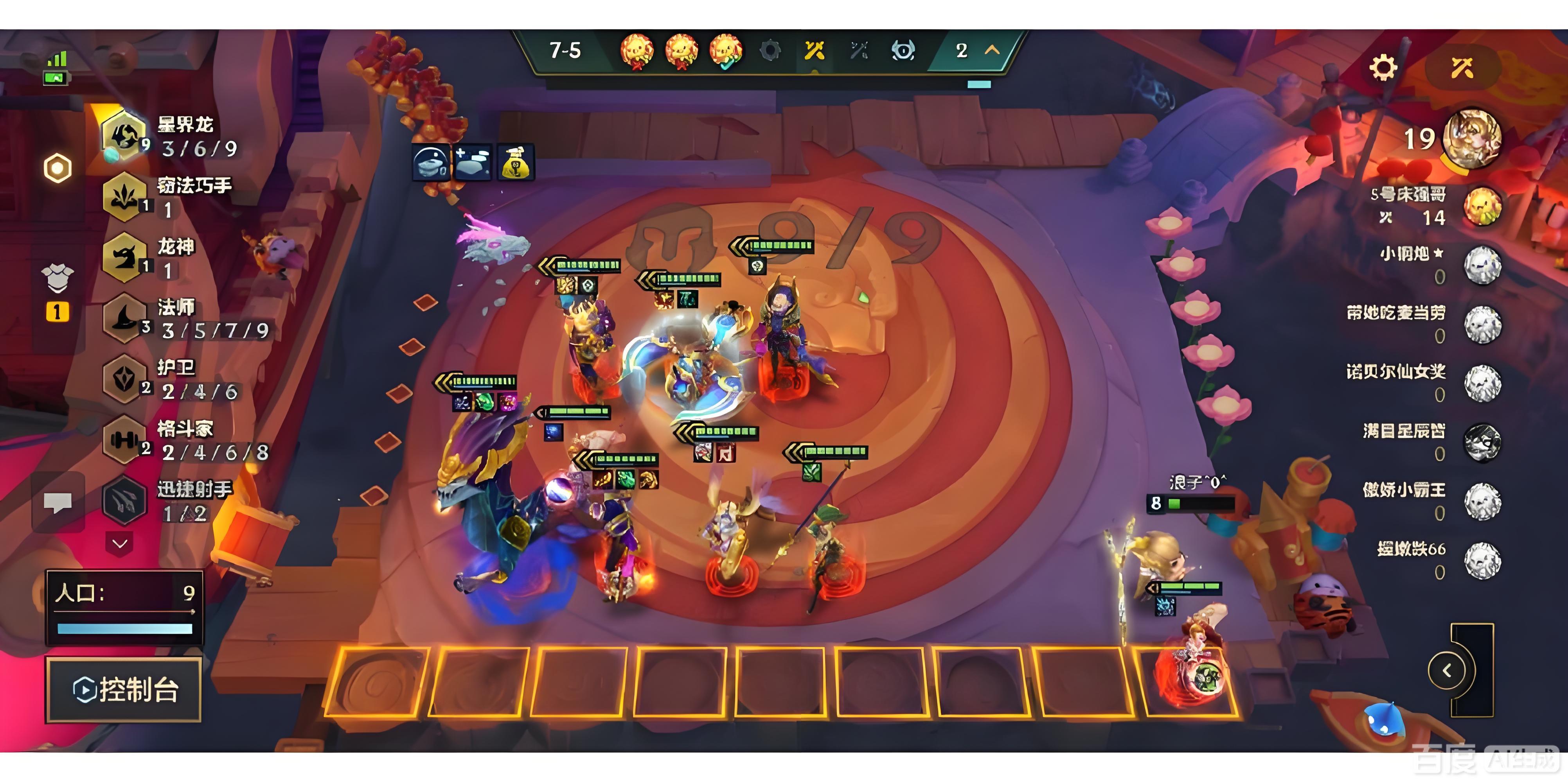Click the hexagon icon above the armor

tap(58, 169)
